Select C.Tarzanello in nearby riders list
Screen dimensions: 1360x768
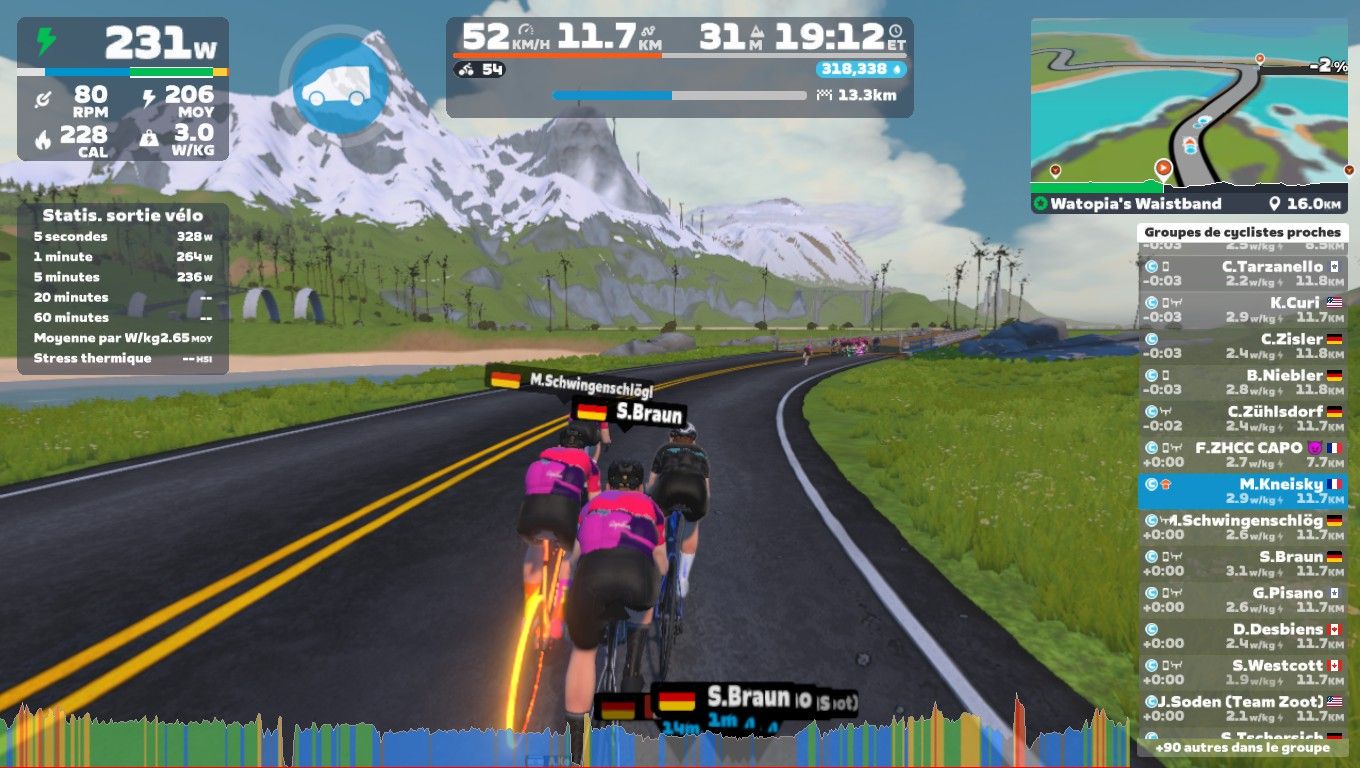(x=1242, y=274)
